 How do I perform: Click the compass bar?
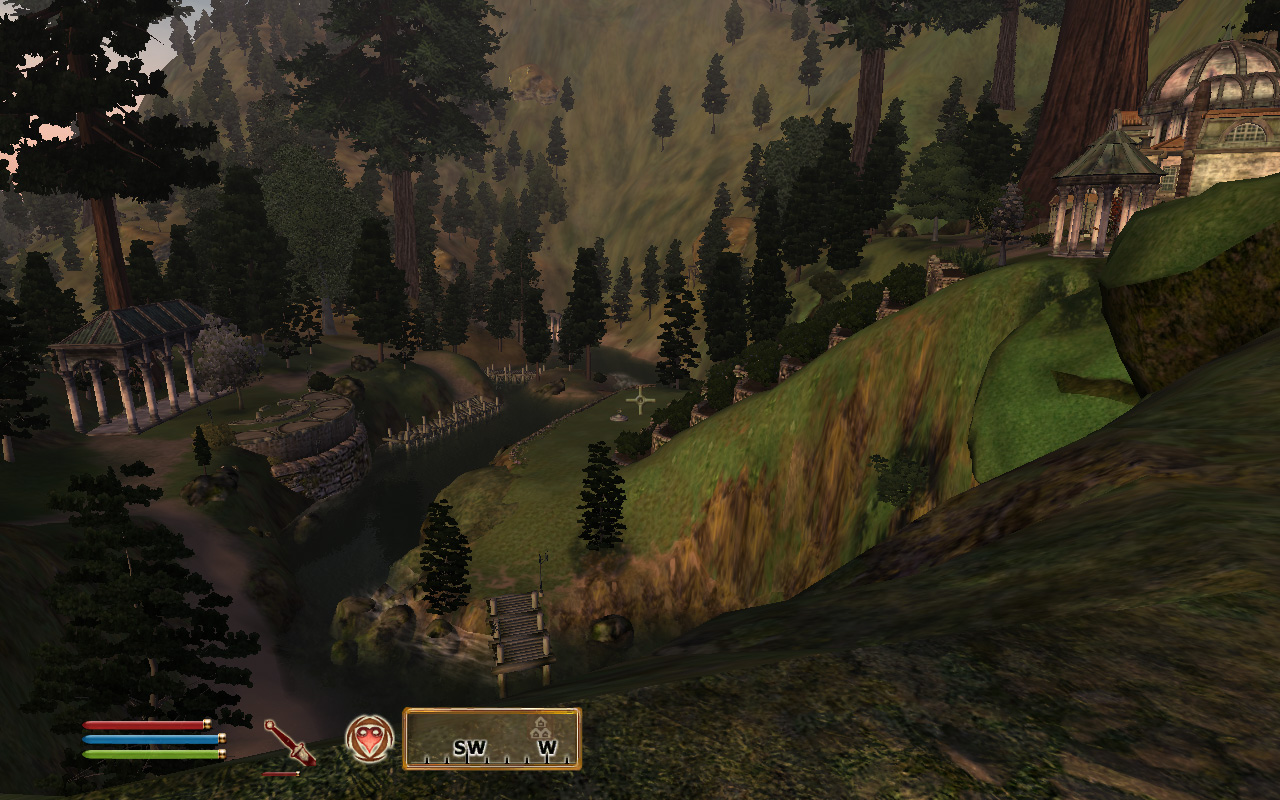[491, 739]
